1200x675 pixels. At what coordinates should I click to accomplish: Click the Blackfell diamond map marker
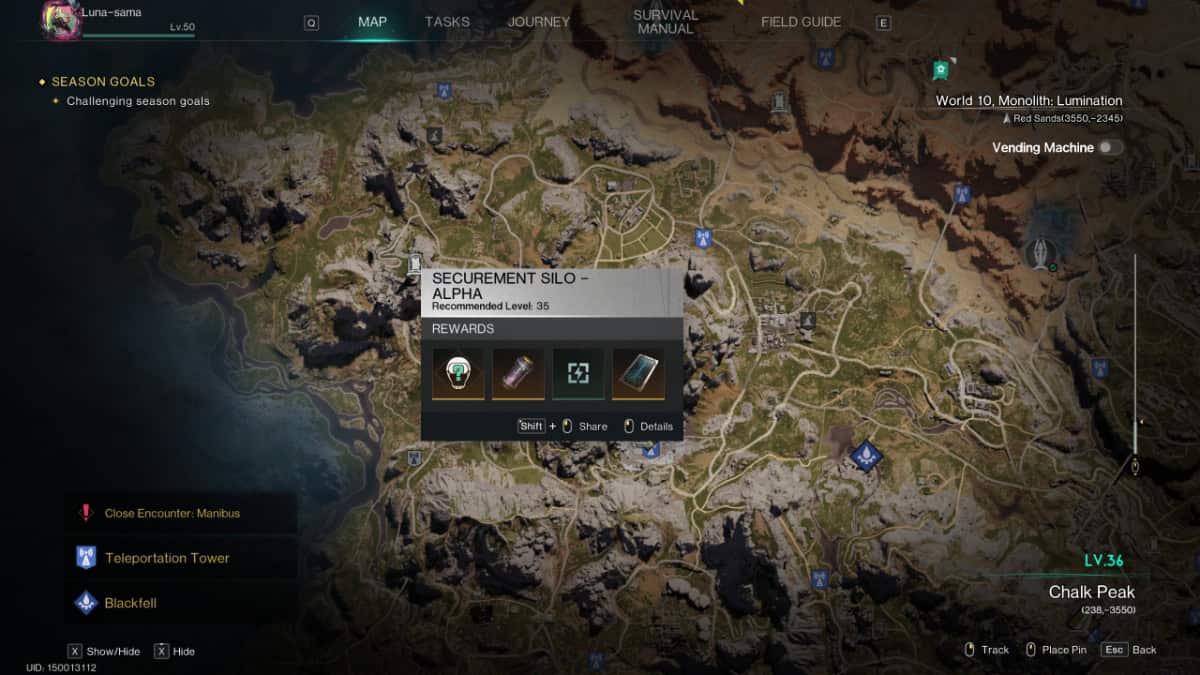click(x=866, y=456)
